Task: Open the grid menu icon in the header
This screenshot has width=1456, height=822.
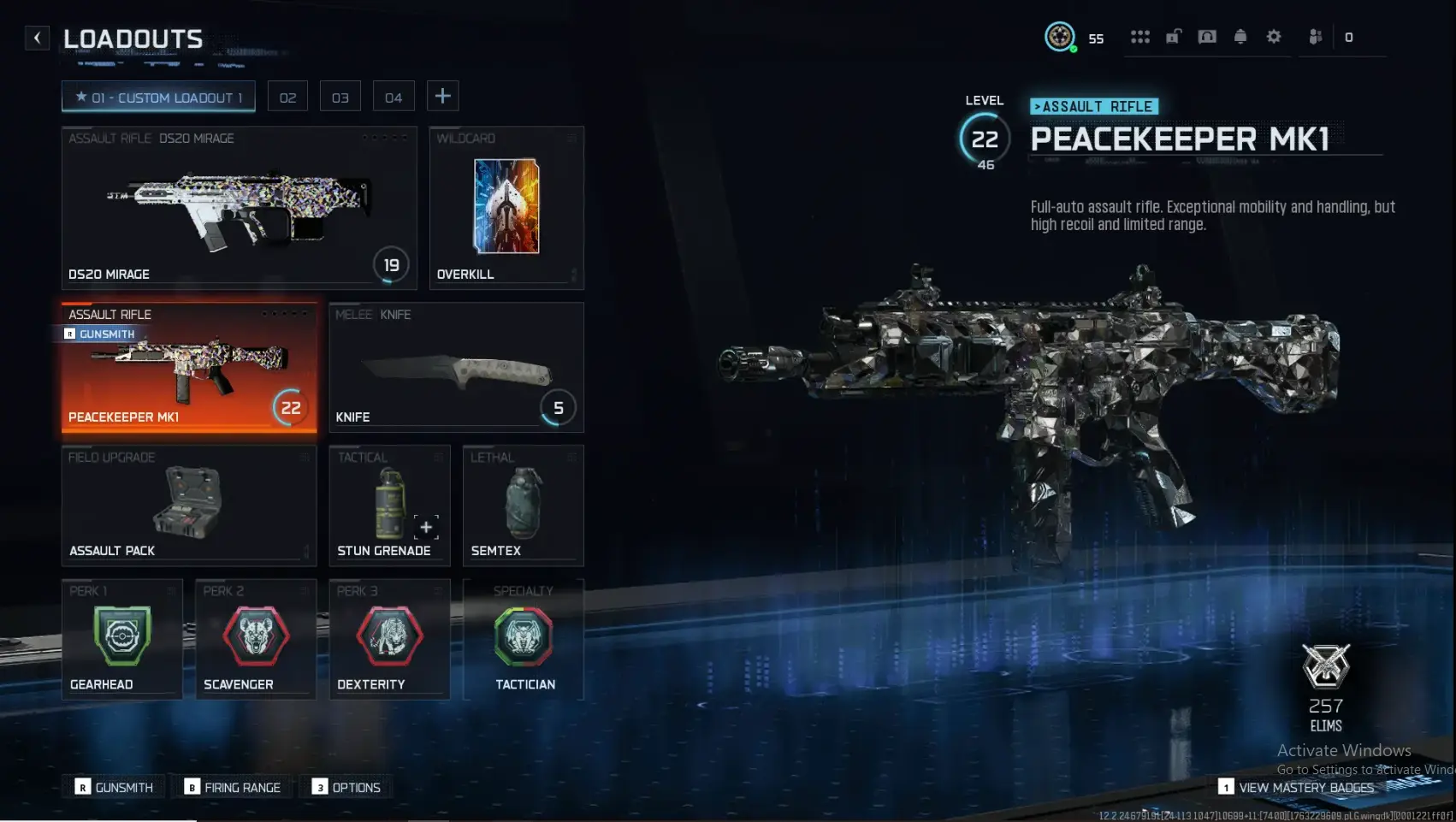Action: (x=1141, y=36)
